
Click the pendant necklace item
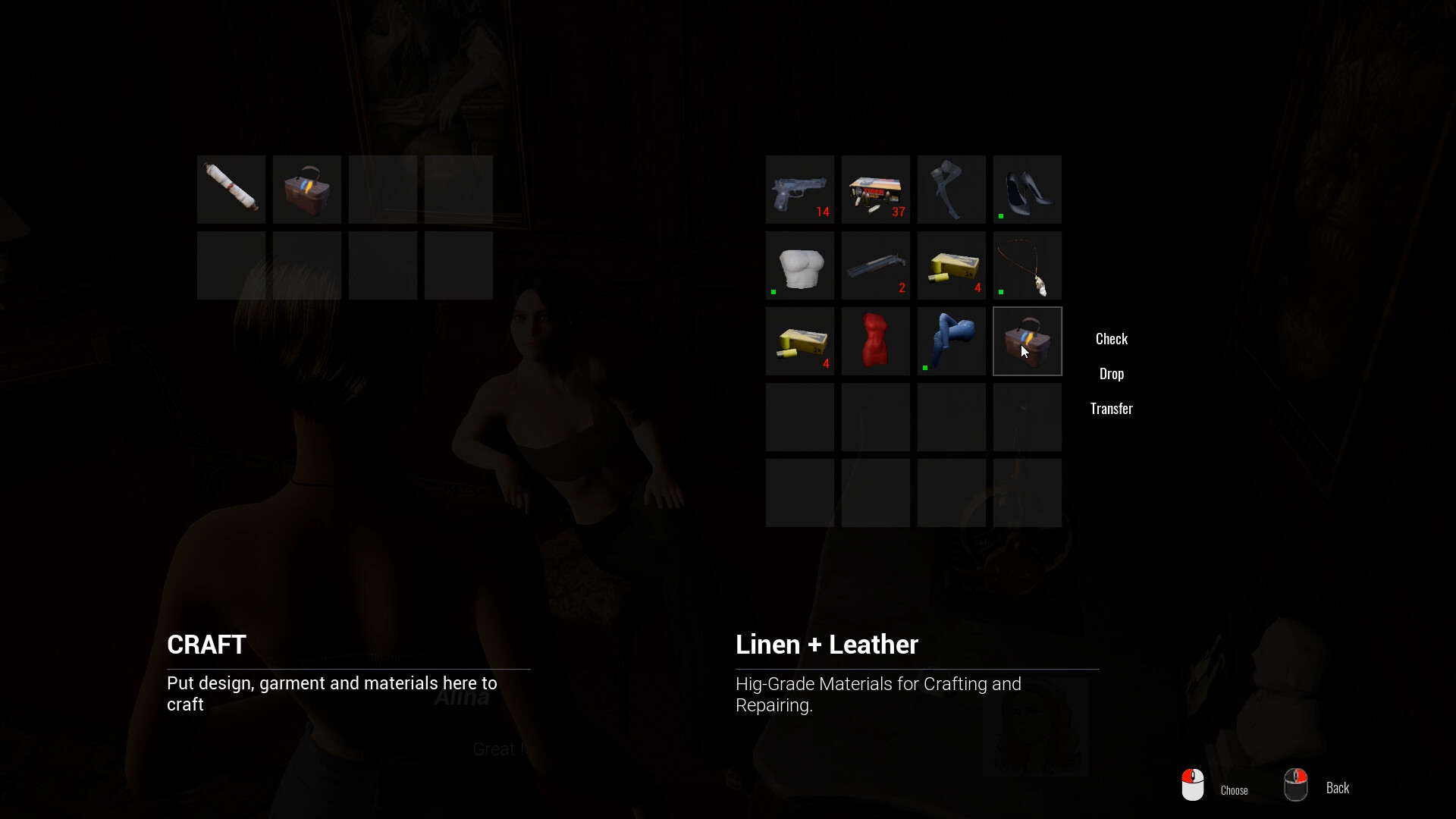(x=1028, y=265)
